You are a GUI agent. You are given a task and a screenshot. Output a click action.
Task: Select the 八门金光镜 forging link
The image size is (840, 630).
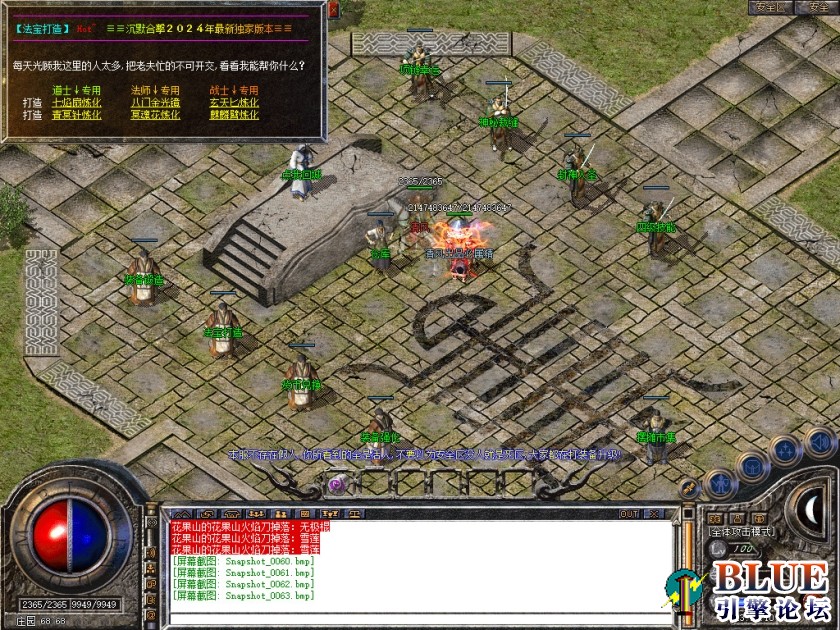[155, 102]
